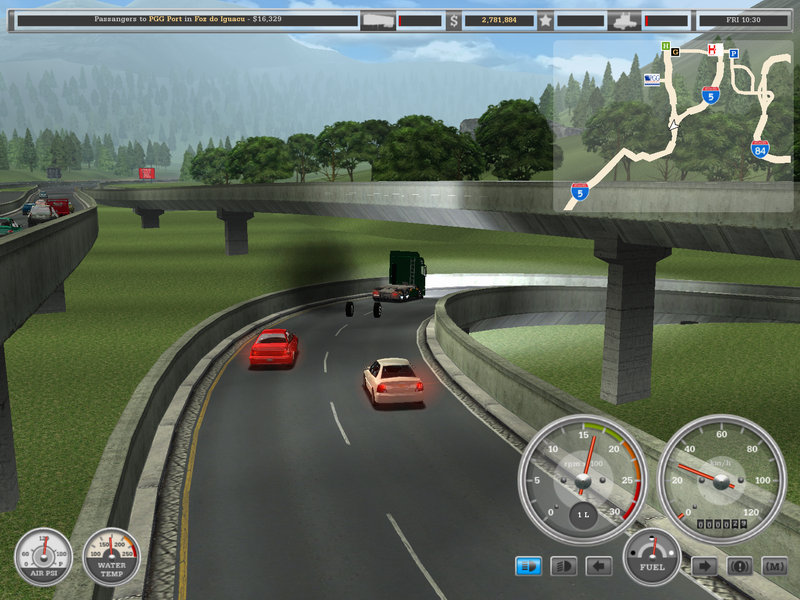Activate the left turn signal arrow
The image size is (800, 600).
coord(599,566)
